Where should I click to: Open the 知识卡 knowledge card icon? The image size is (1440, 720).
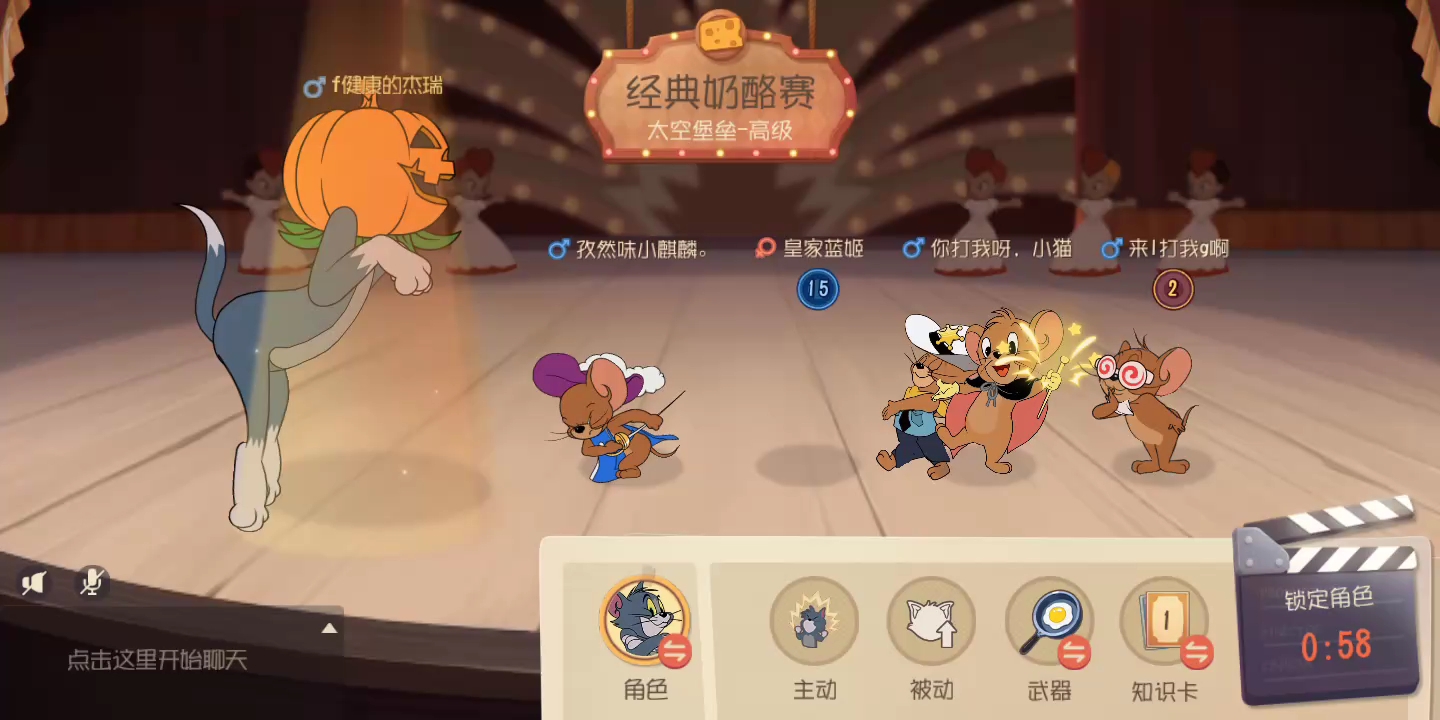(1166, 620)
